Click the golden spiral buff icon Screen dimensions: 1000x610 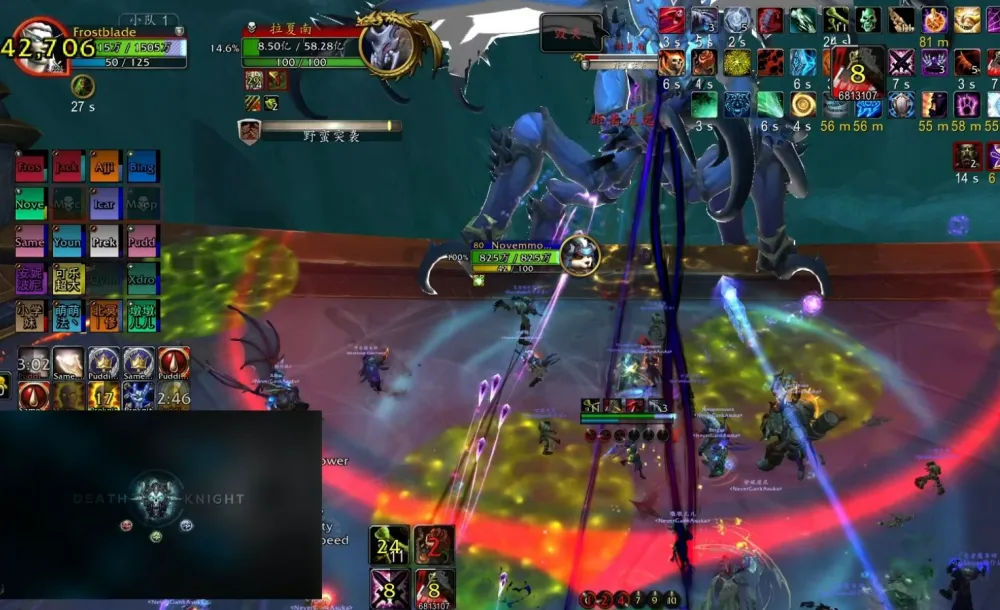804,104
